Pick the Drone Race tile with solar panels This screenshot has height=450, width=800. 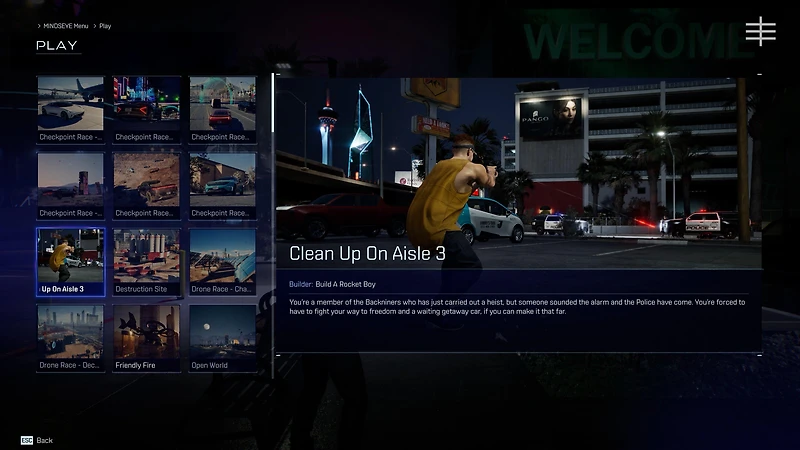pos(222,262)
